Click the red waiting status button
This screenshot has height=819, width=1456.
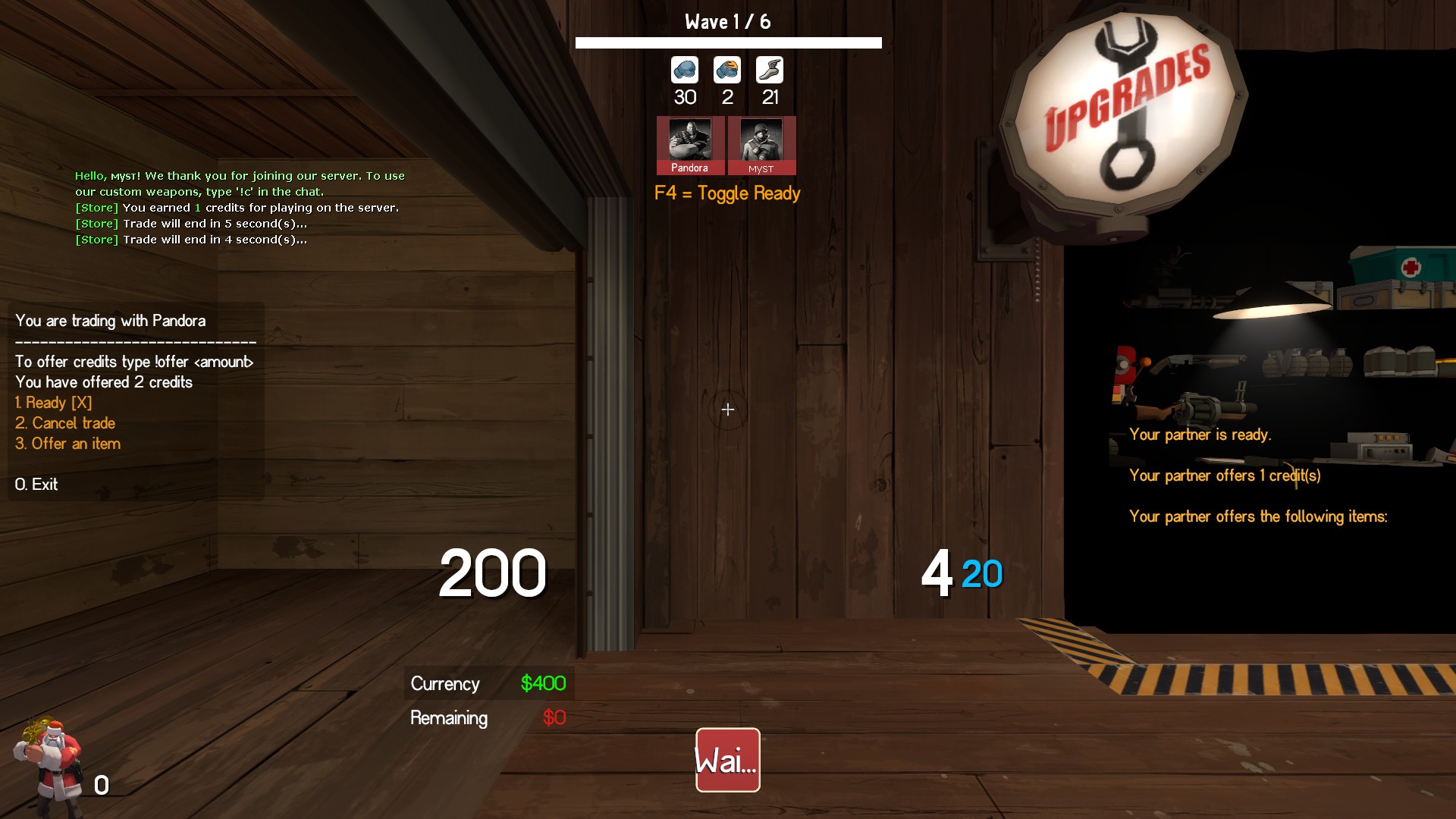(x=727, y=760)
